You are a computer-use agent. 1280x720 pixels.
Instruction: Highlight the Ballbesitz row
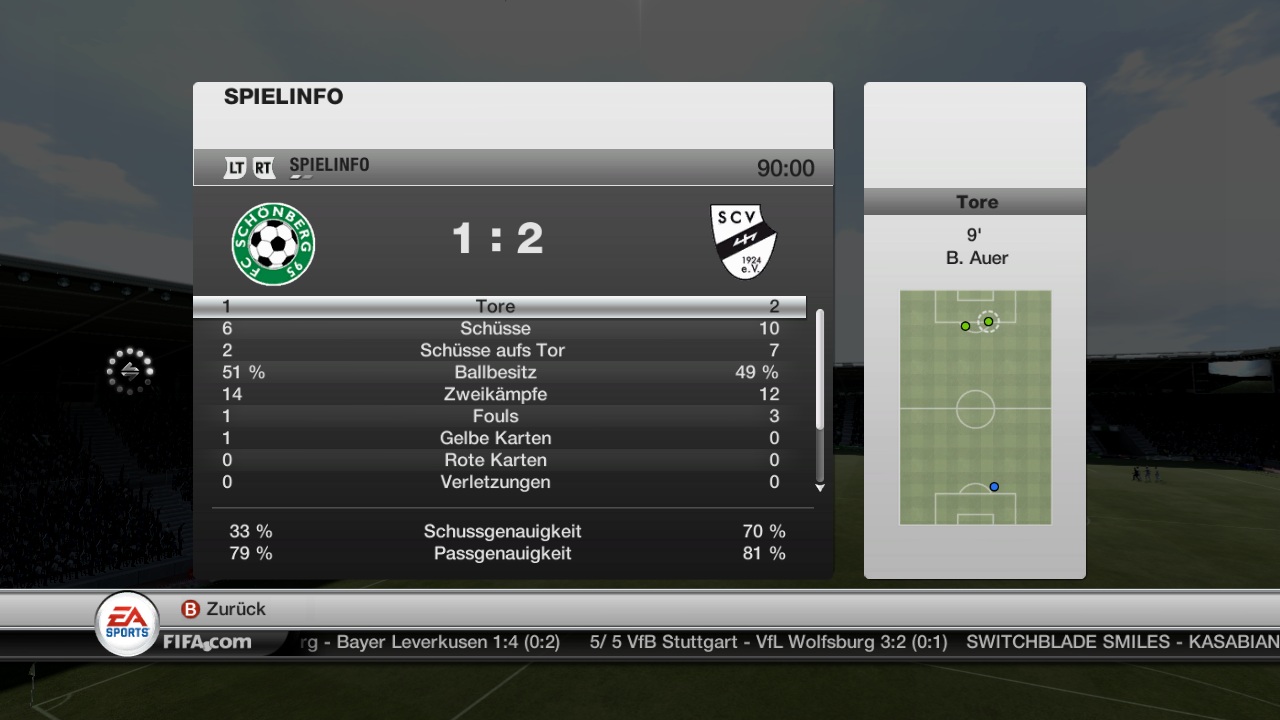[x=496, y=372]
